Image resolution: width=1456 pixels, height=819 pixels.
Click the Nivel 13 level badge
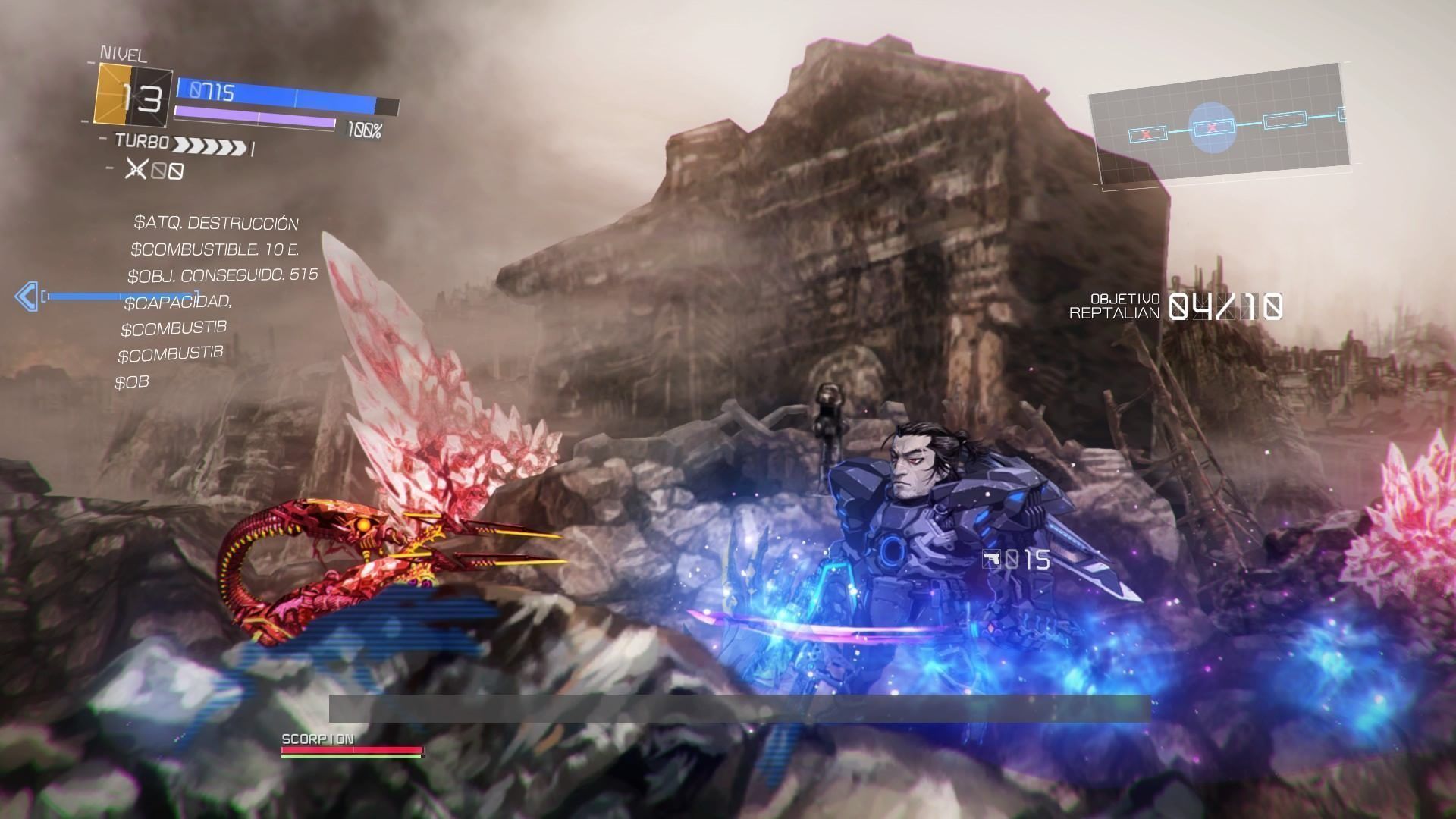(x=133, y=95)
